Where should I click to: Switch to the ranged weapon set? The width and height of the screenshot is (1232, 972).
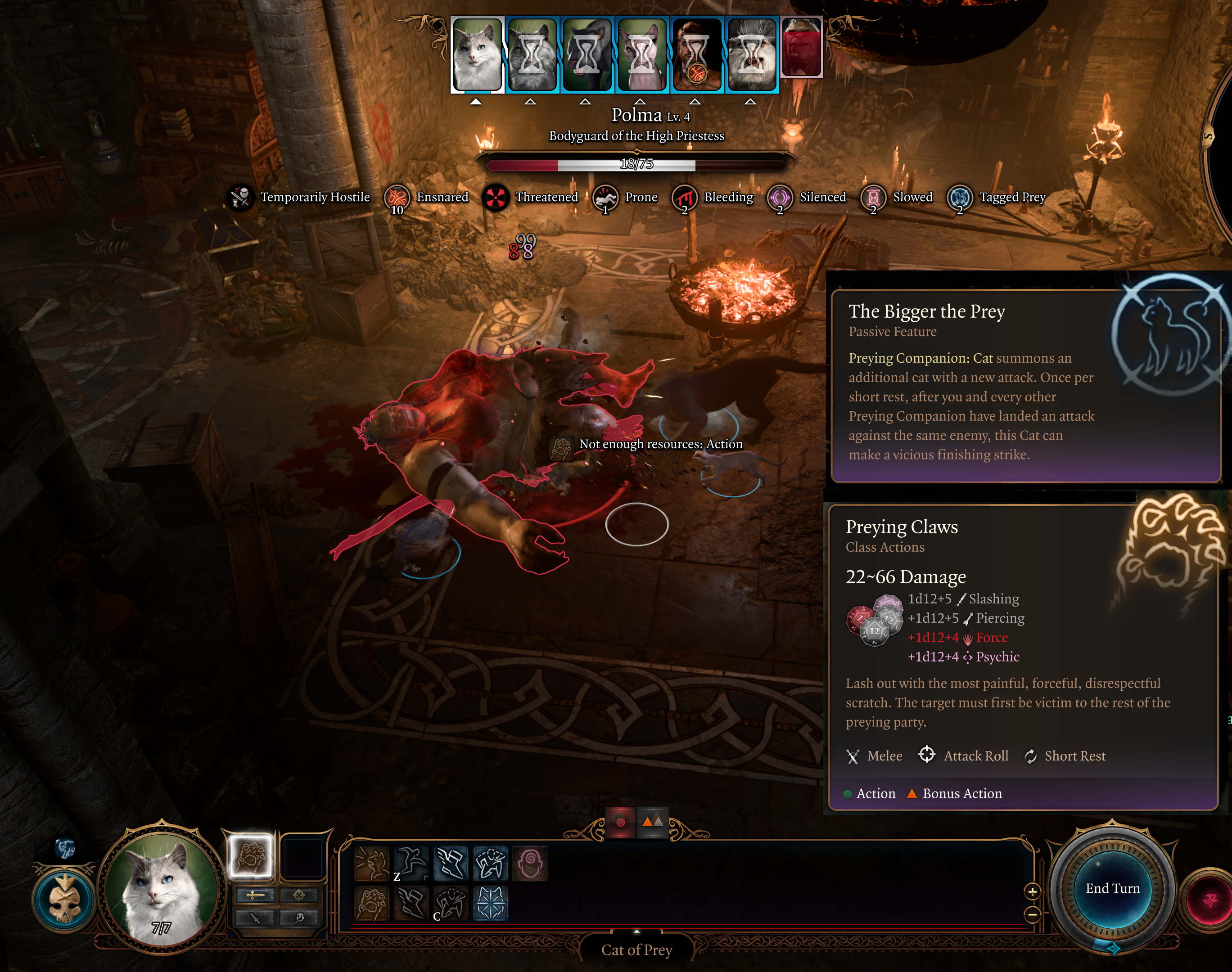tap(299, 895)
